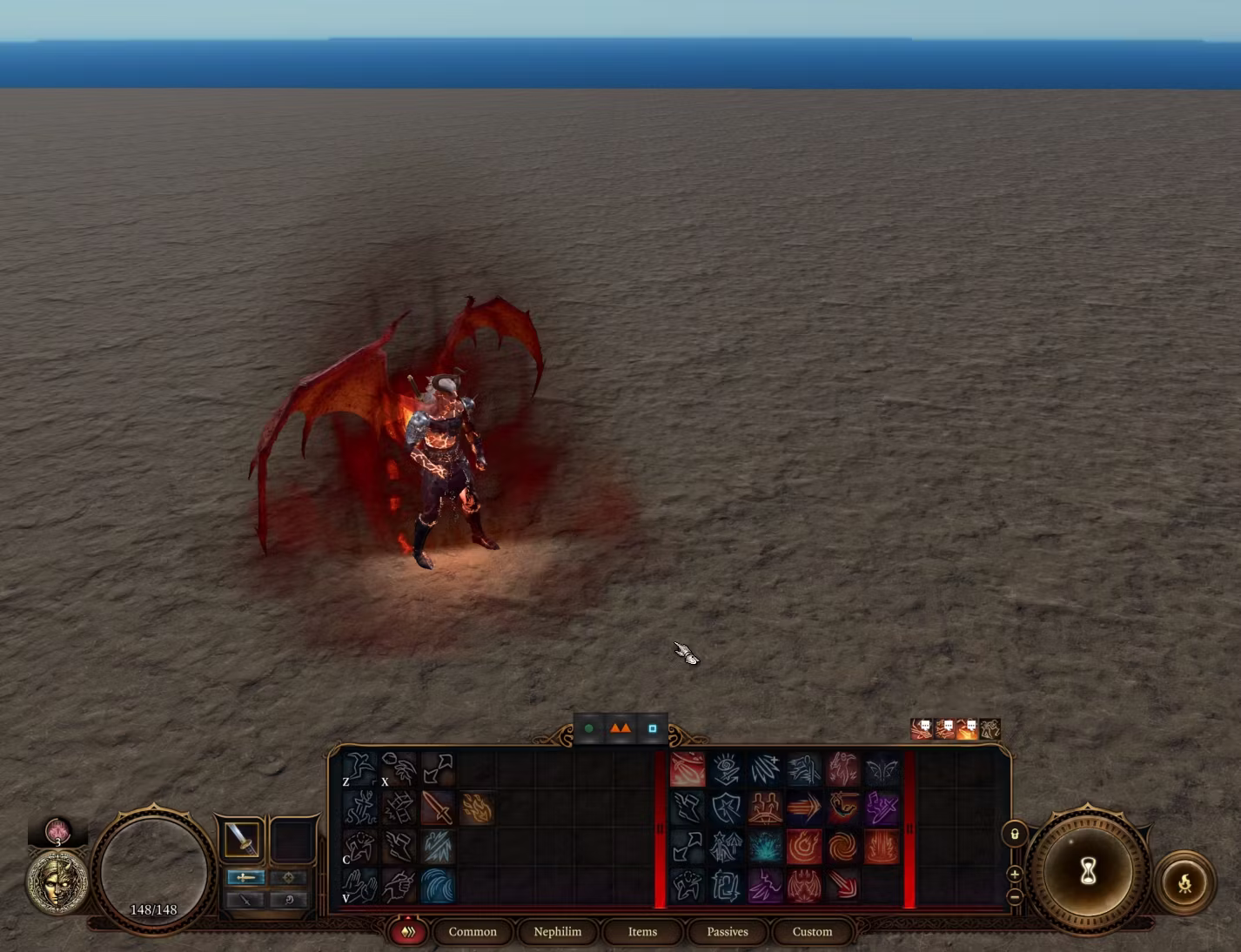The height and width of the screenshot is (952, 1241).
Task: Switch to the Common hotbar tab
Action: [473, 931]
